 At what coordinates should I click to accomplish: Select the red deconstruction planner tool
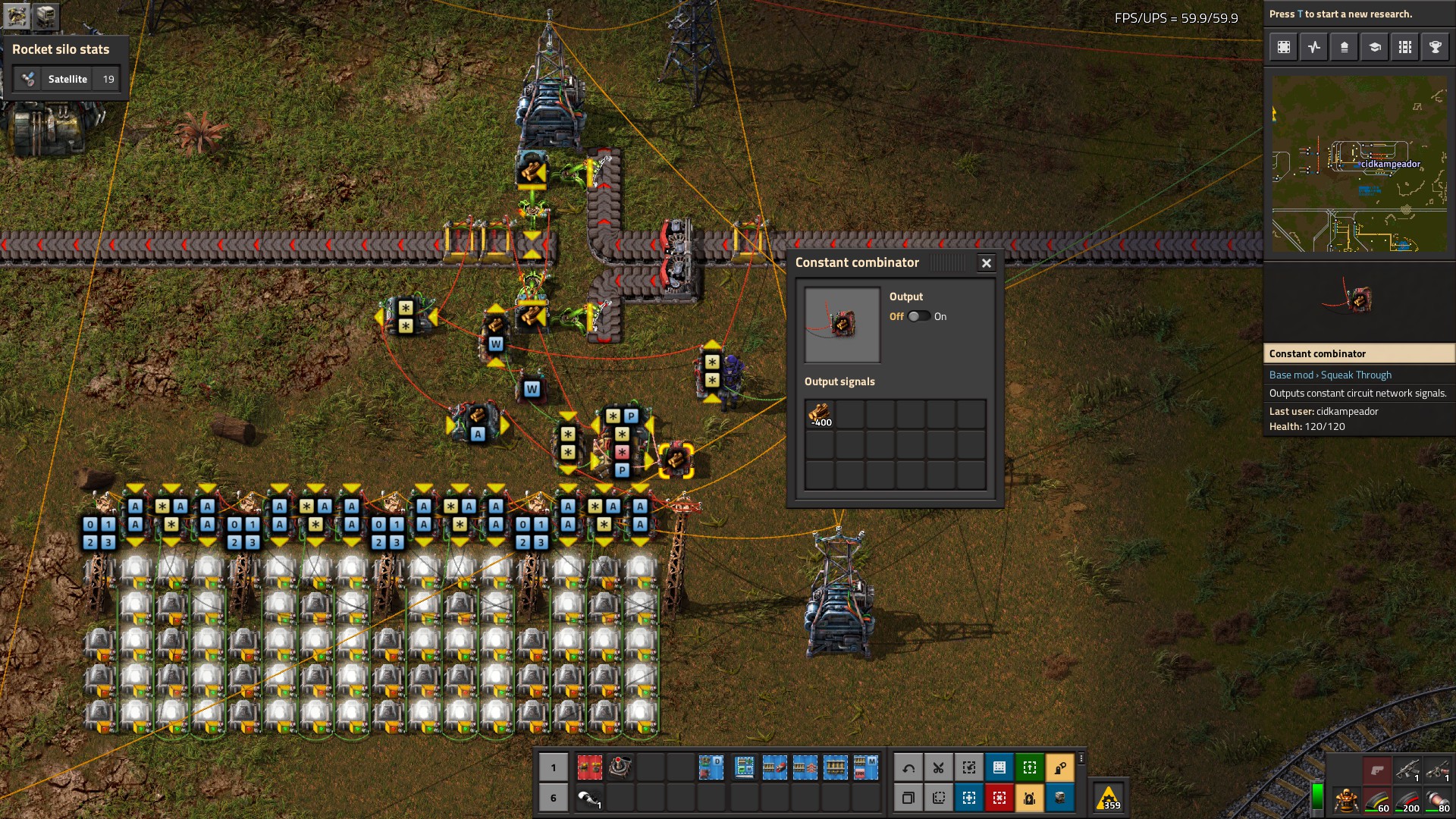(999, 798)
